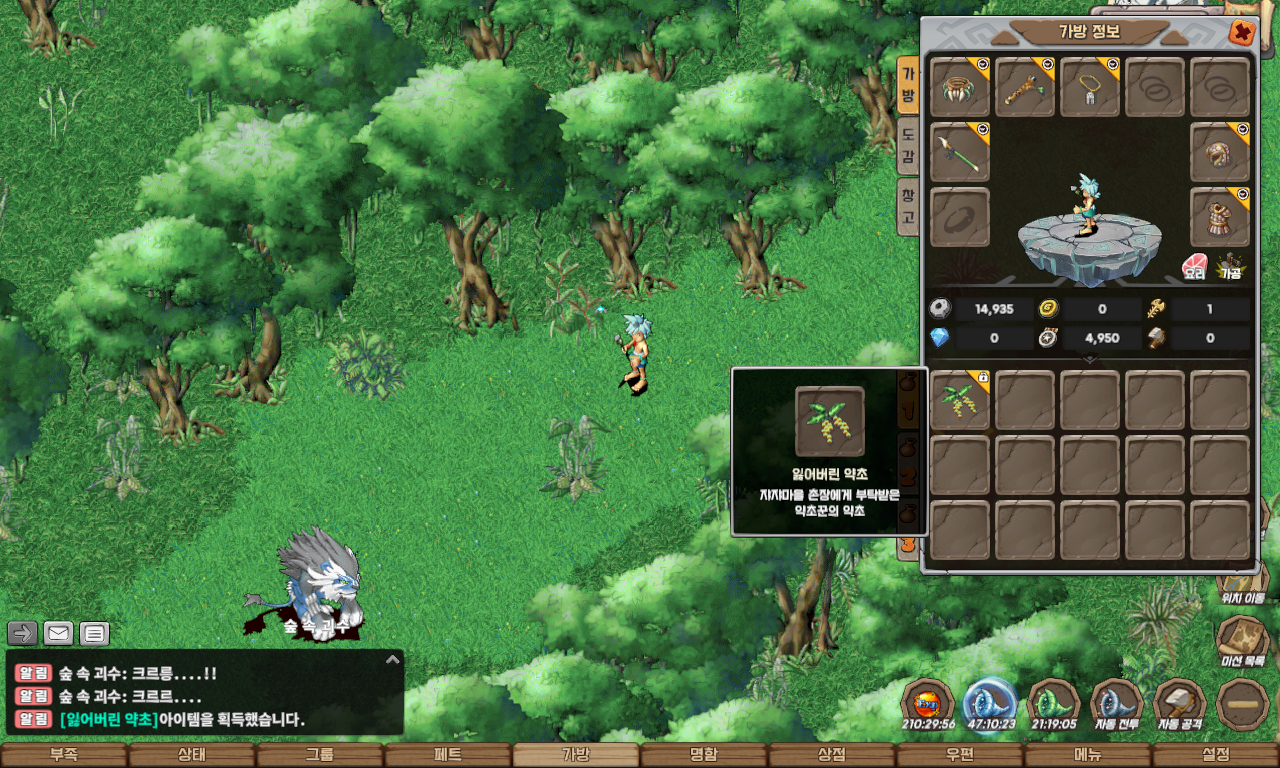Select the equipped helmet slot
Viewport: 1280px width, 768px height.
coord(1220,152)
